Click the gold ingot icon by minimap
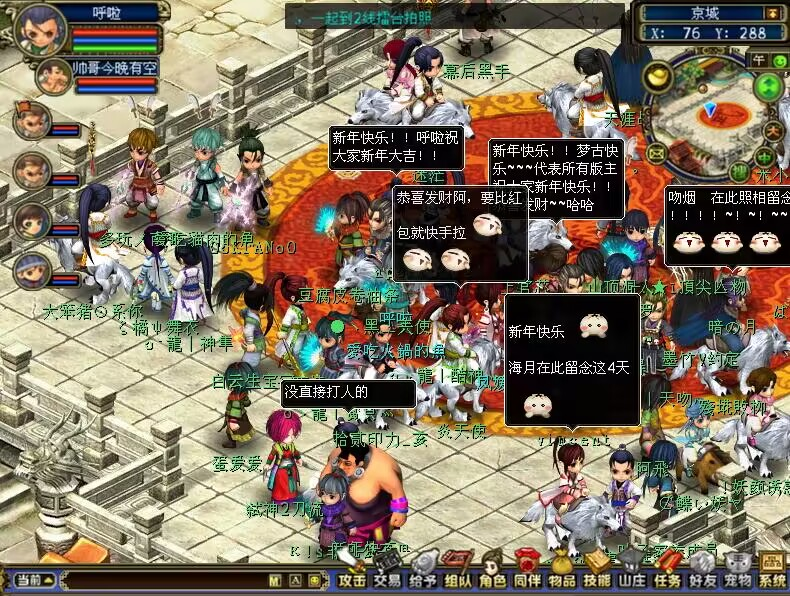The height and width of the screenshot is (596, 790). click(657, 75)
